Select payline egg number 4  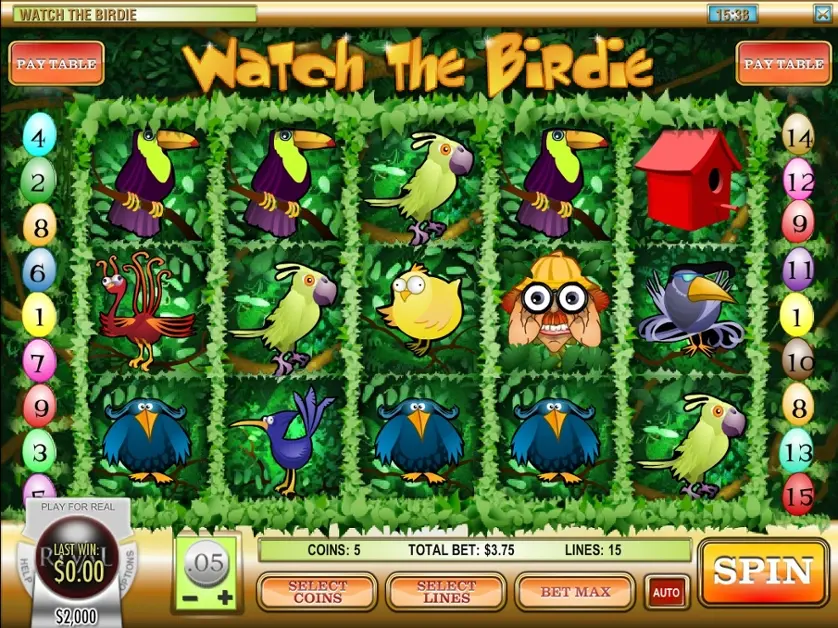[39, 138]
